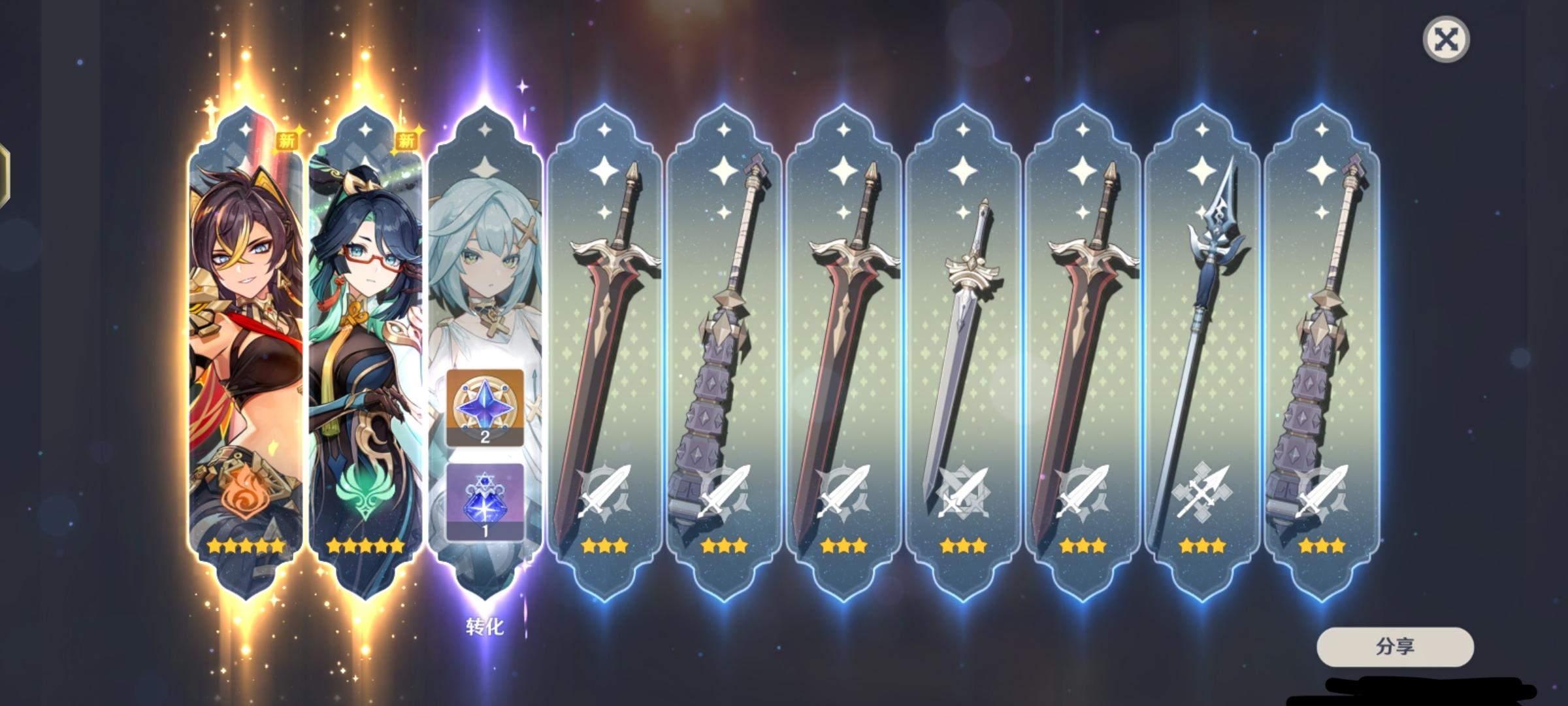Click the sparkle star at the top of Faruzan's card
1568x706 pixels.
point(486,131)
